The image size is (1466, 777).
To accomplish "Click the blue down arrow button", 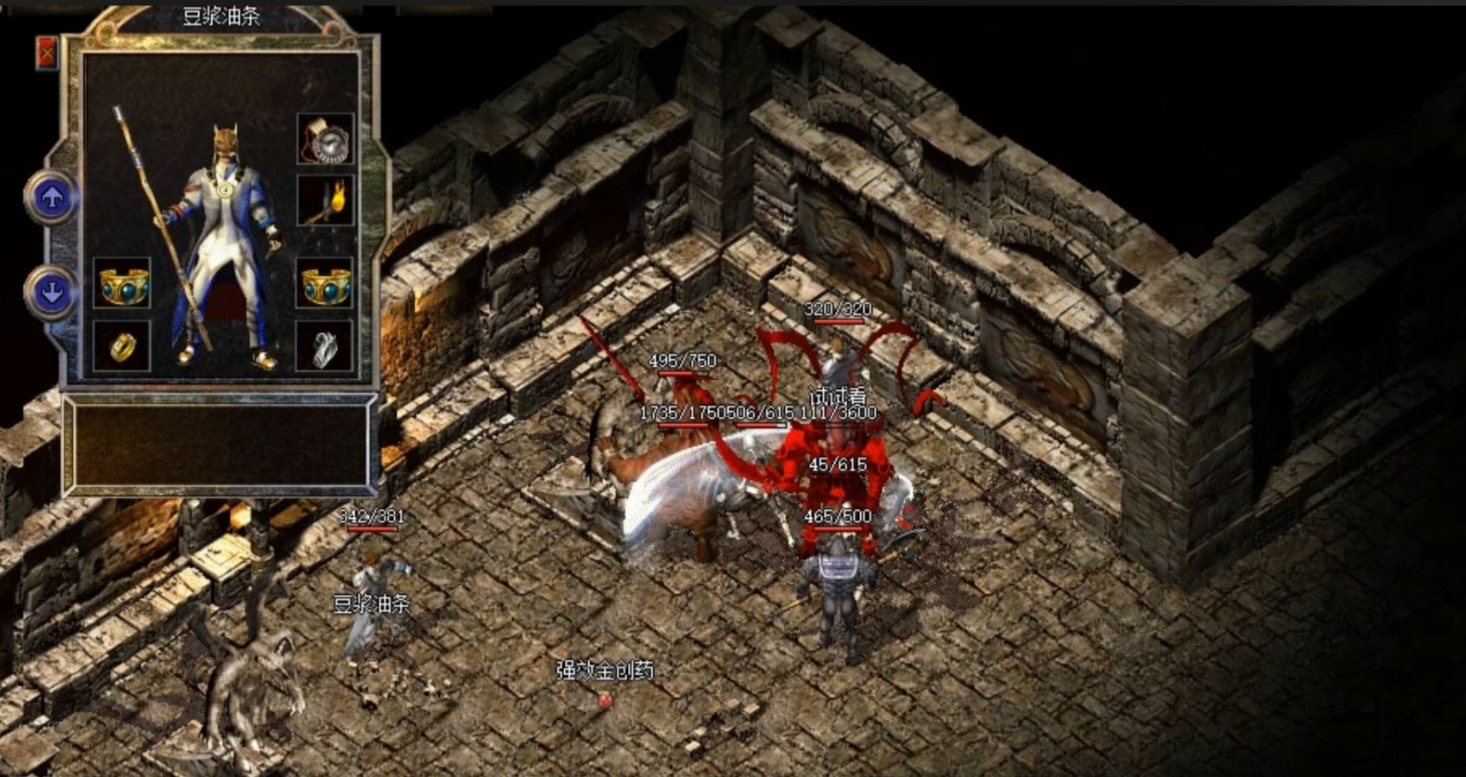I will click(52, 293).
